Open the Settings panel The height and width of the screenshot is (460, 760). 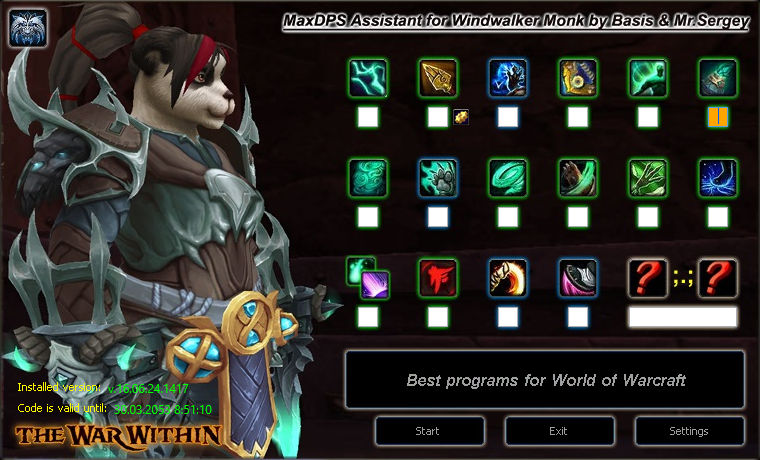(689, 431)
